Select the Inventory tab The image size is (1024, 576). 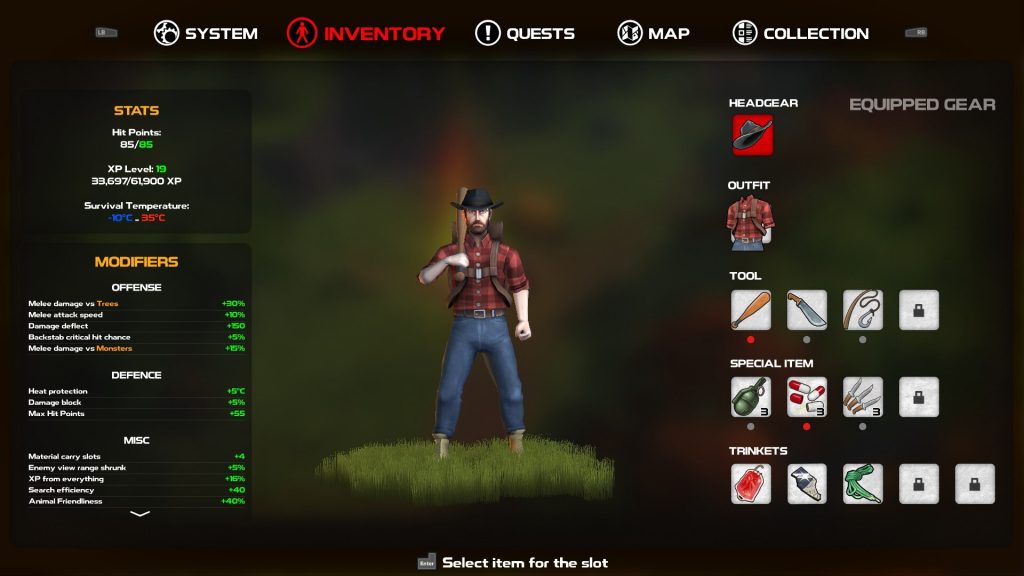(x=366, y=33)
